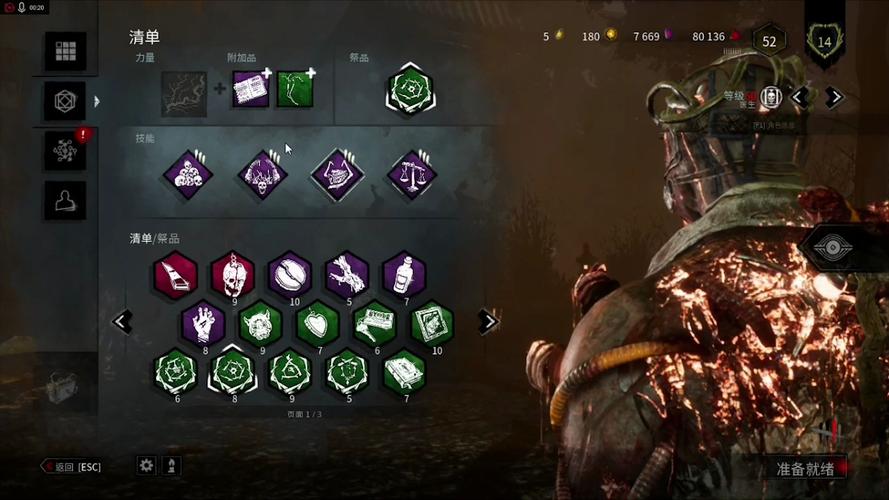The width and height of the screenshot is (889, 500).
Task: Go to the previous offerings page
Action: tap(122, 321)
